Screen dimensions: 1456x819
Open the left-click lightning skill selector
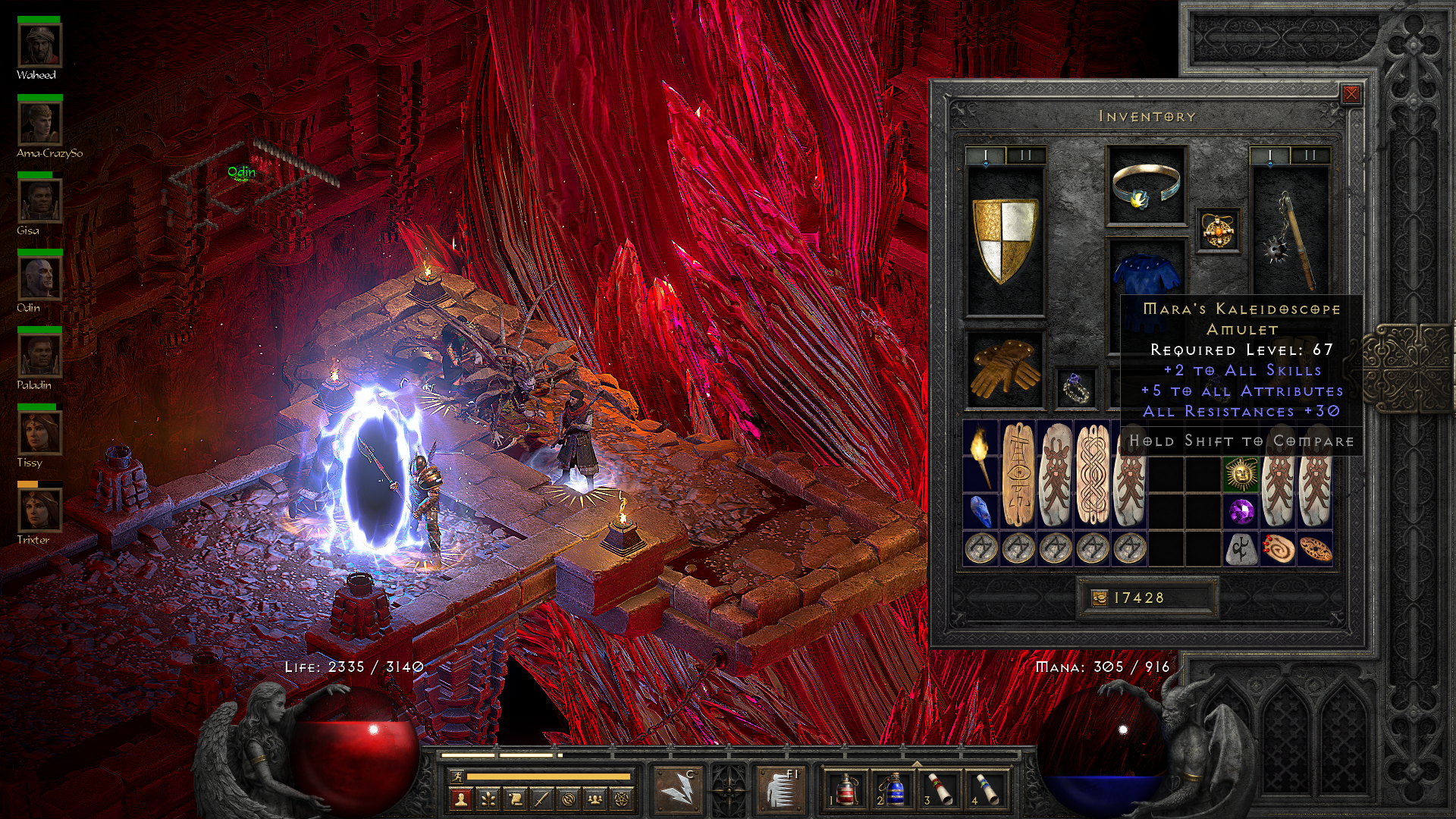(677, 789)
